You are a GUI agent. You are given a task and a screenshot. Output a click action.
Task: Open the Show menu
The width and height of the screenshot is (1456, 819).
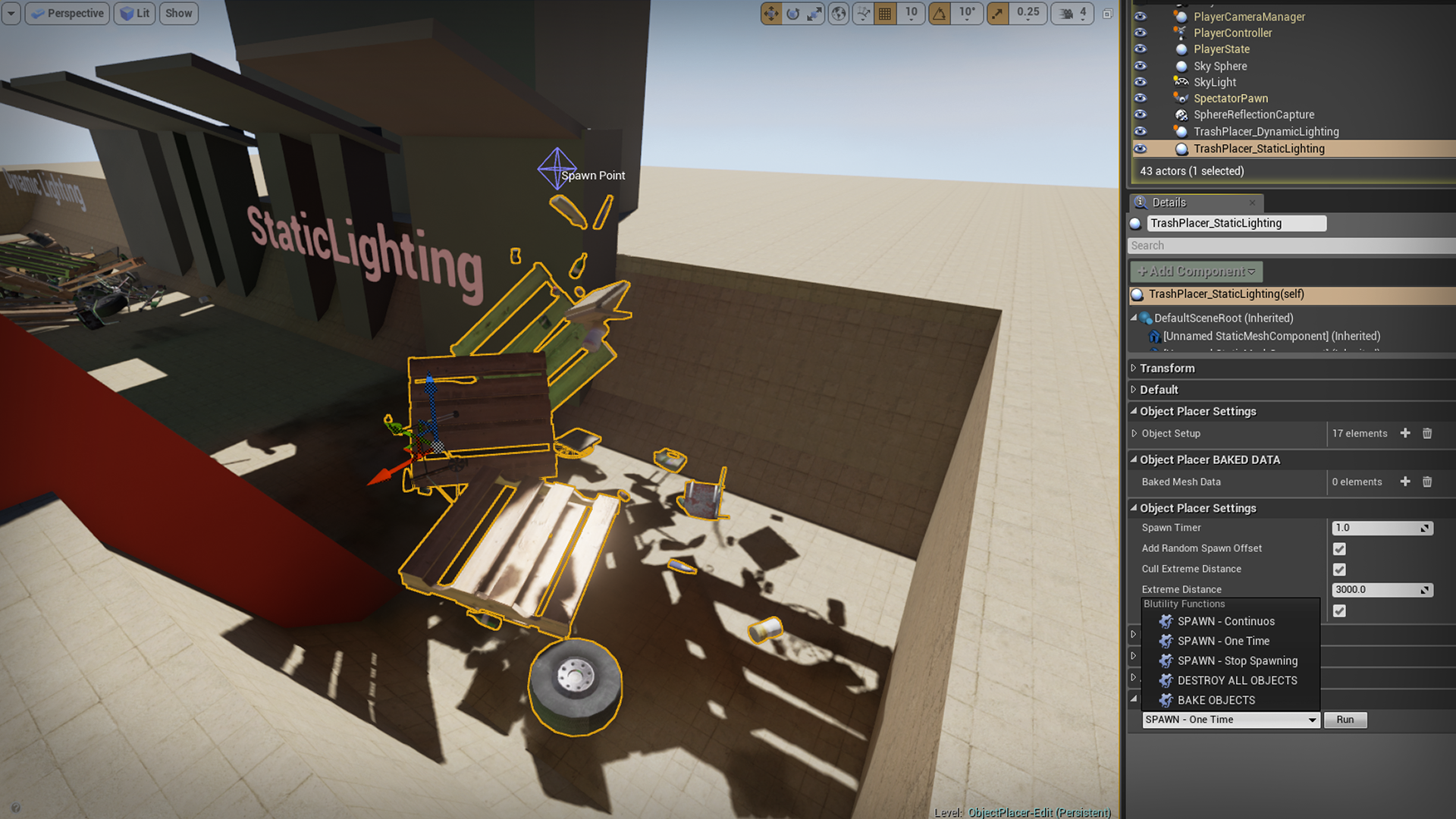(x=178, y=13)
